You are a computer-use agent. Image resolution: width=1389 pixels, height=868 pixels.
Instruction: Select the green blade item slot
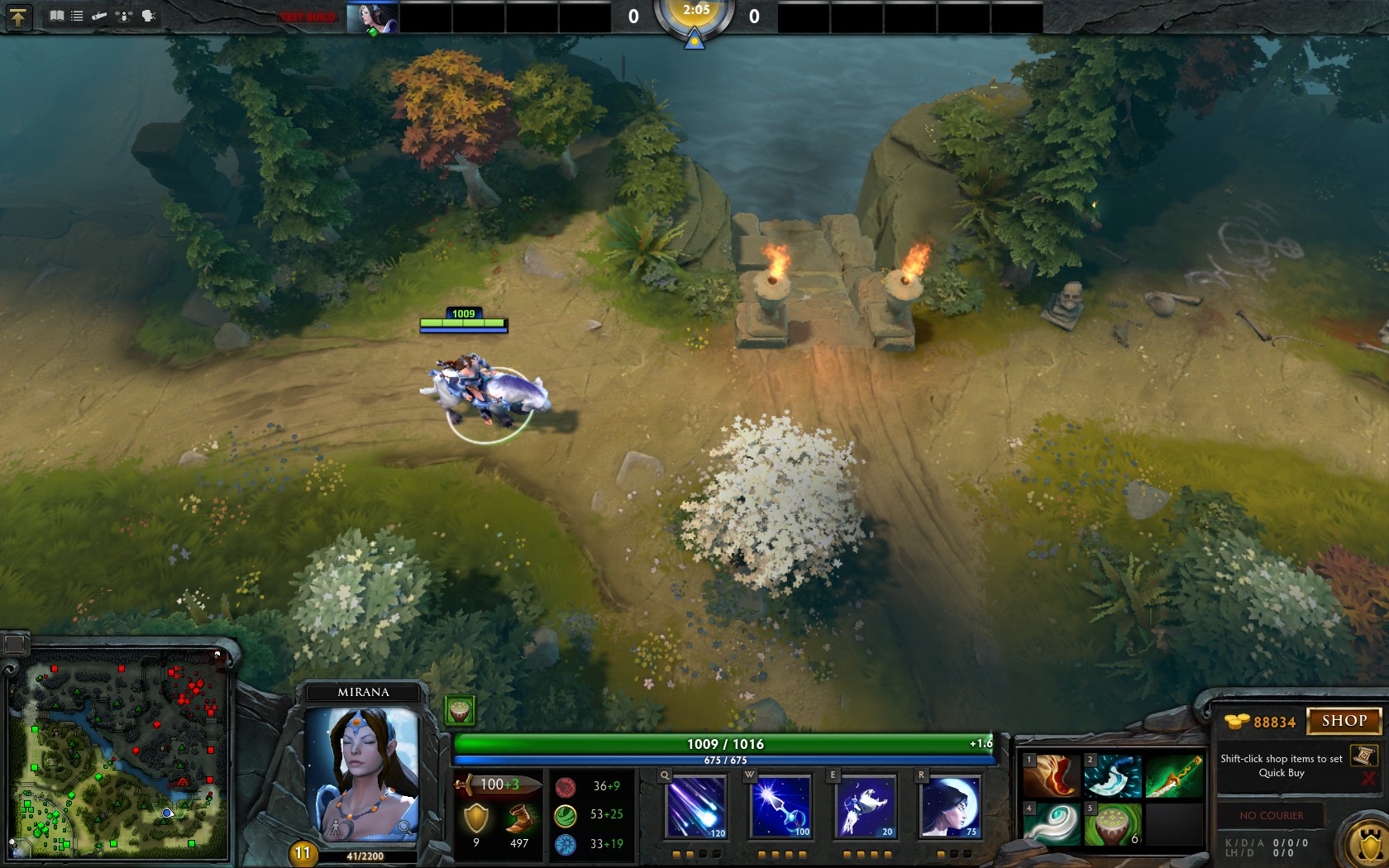click(1173, 775)
